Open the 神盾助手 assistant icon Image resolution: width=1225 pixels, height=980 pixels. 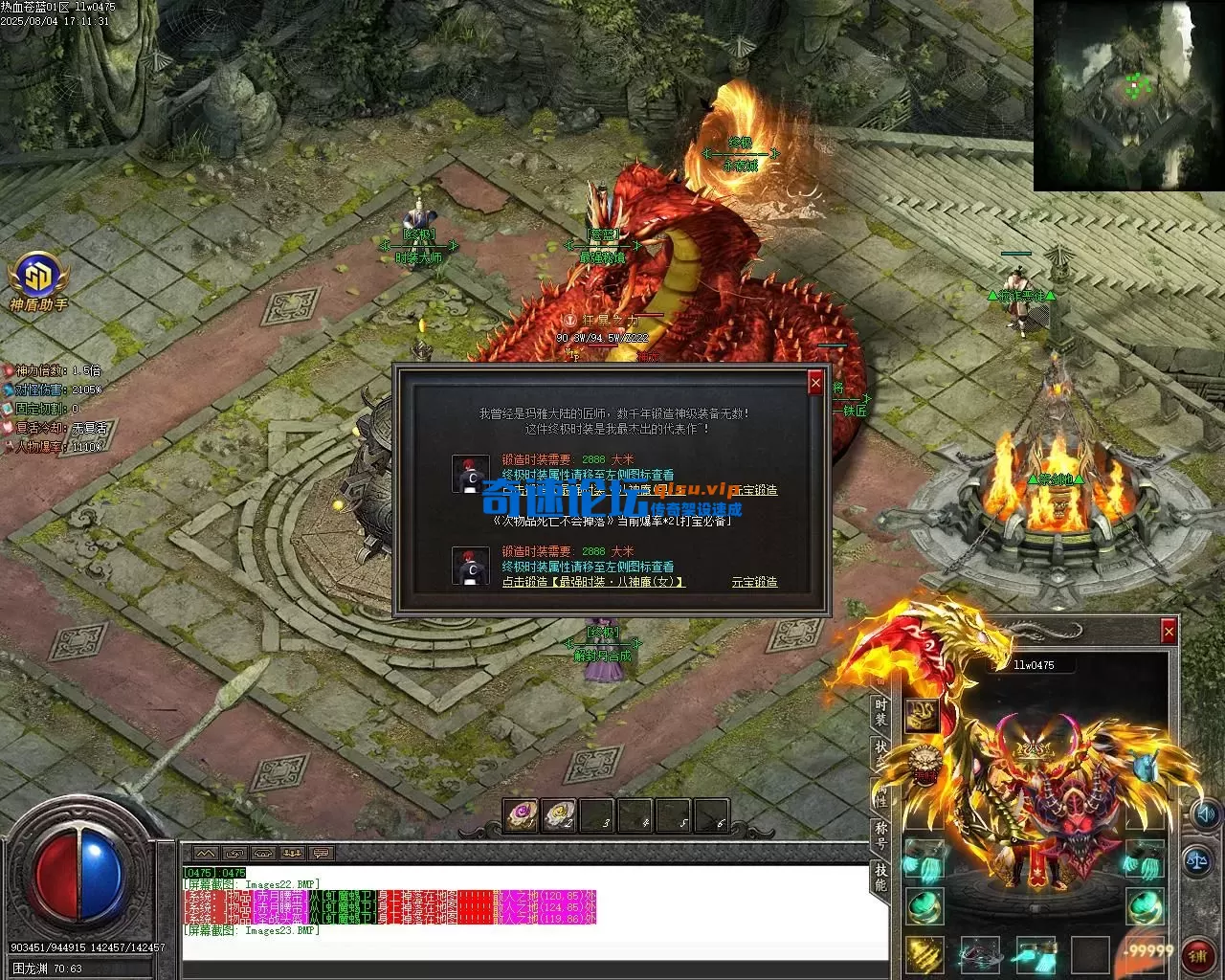click(x=37, y=276)
